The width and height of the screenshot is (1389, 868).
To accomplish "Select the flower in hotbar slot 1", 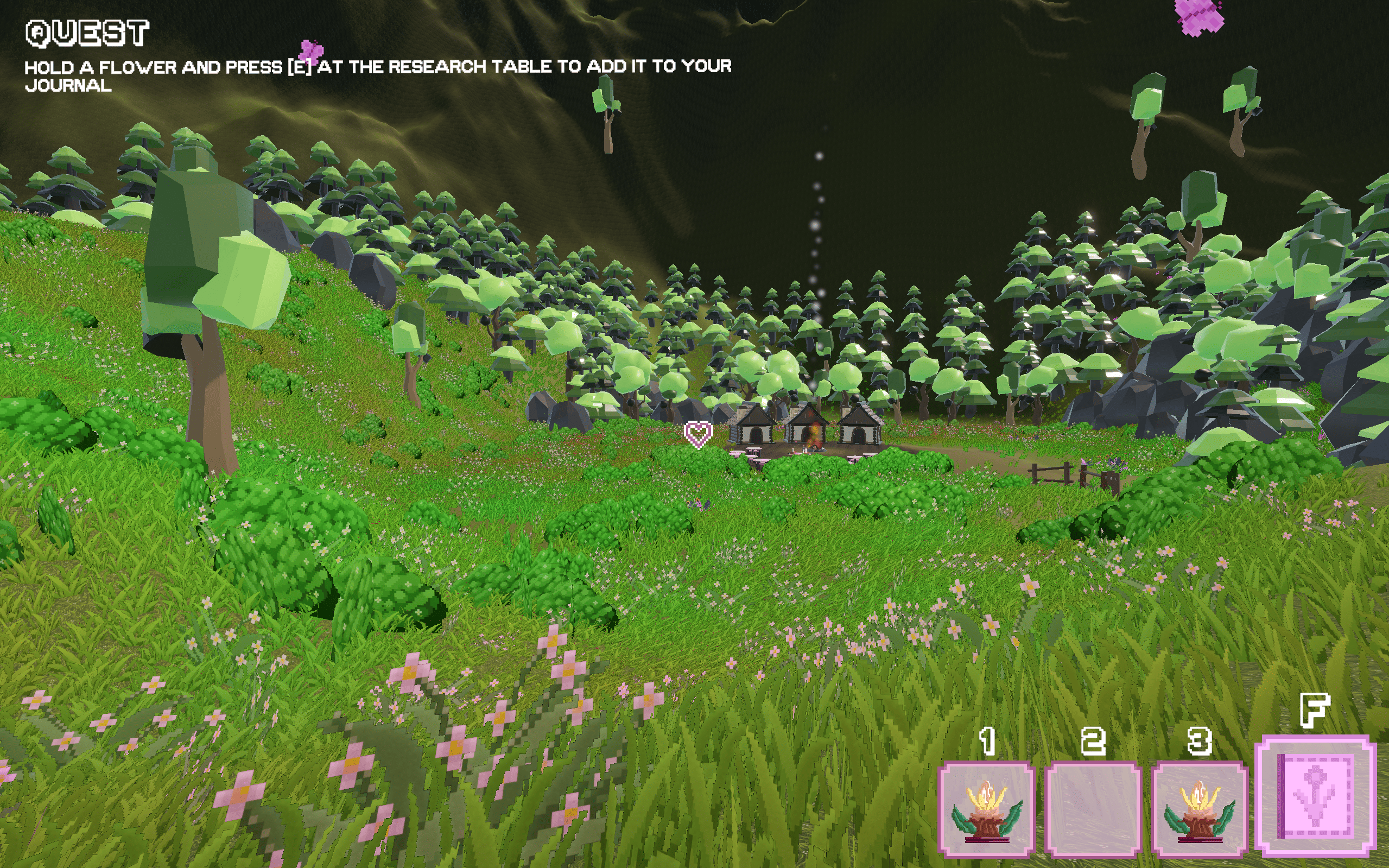I will (986, 808).
